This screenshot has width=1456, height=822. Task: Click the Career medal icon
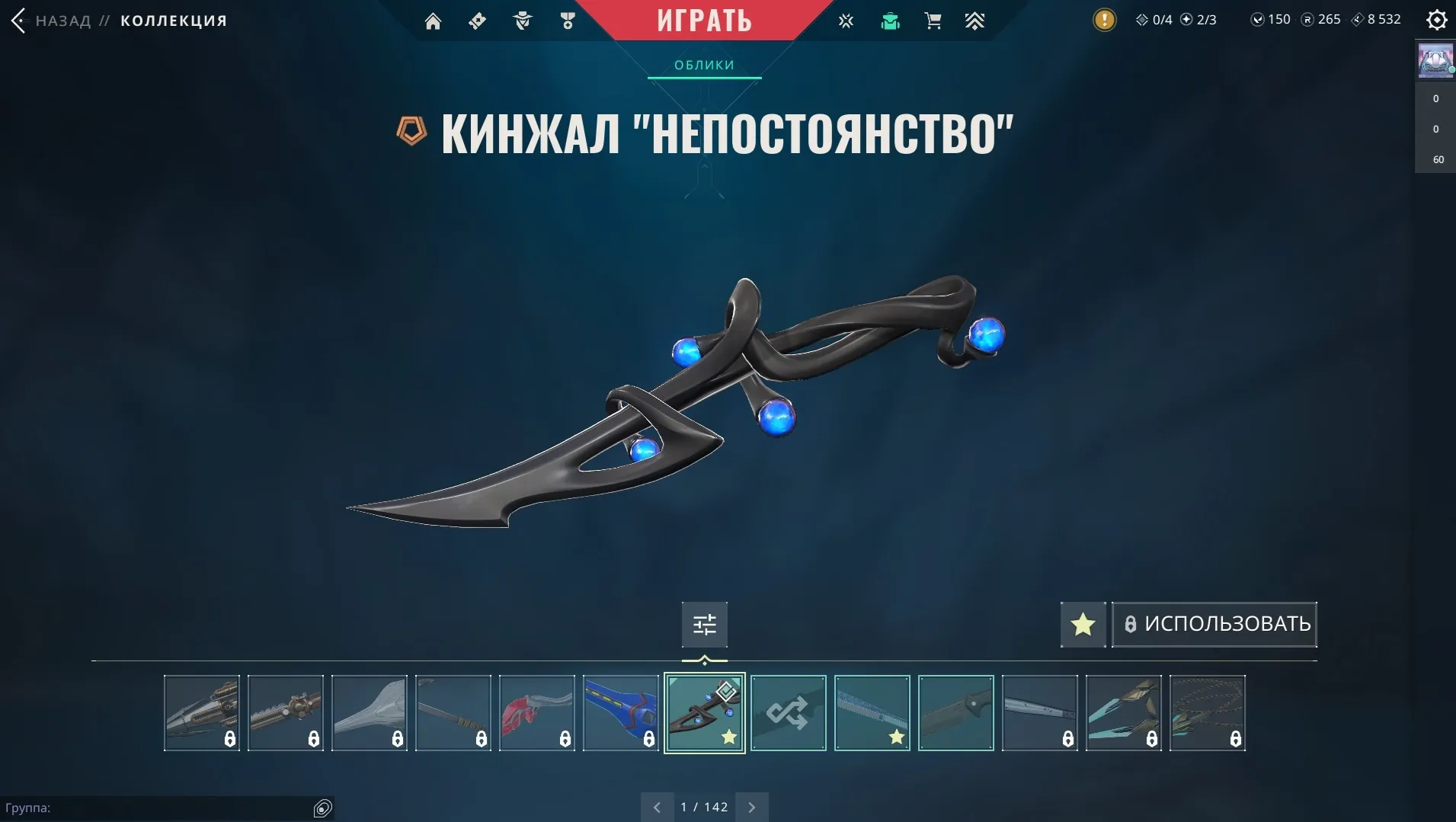568,21
